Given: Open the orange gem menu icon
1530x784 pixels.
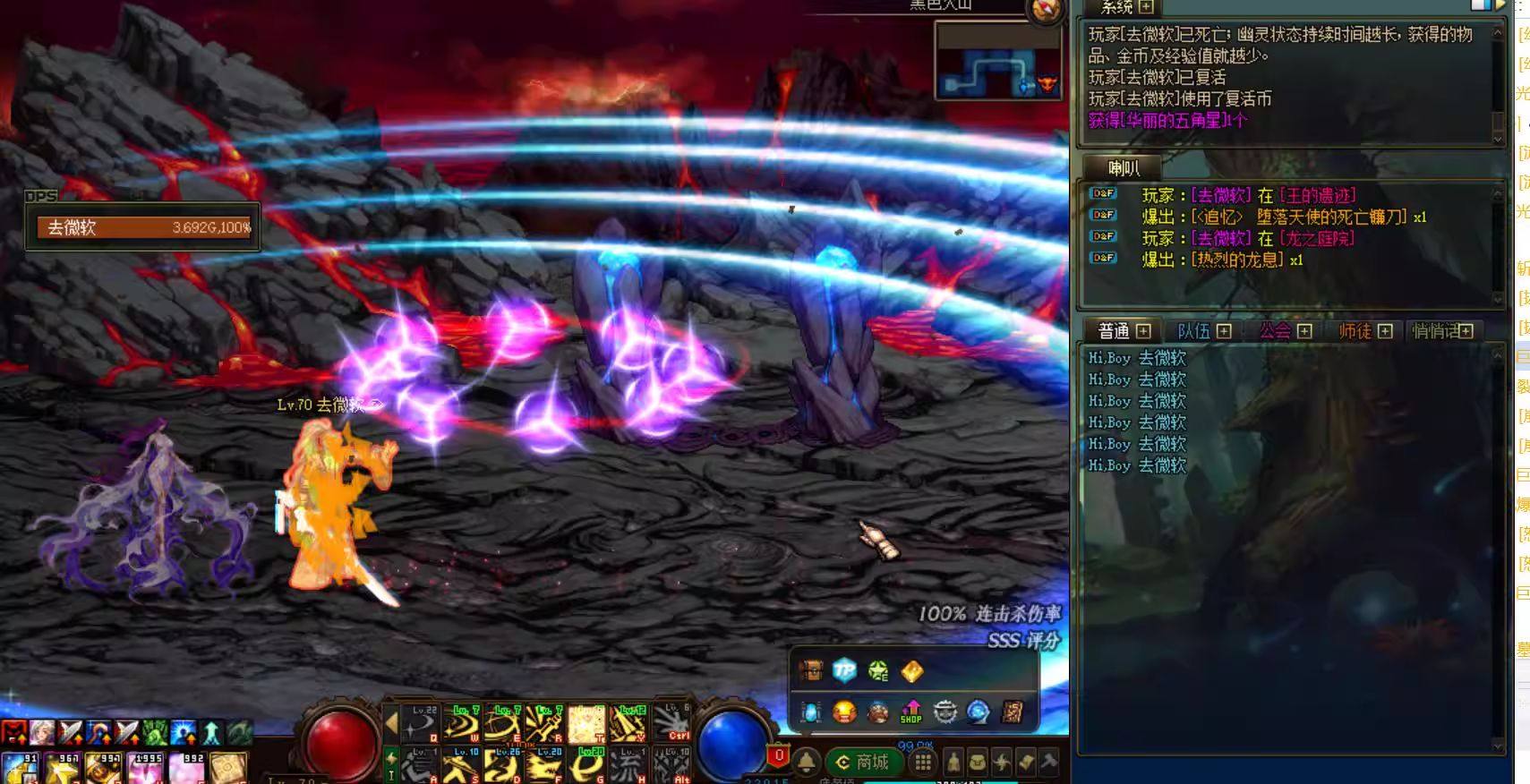Looking at the screenshot, I should click(x=911, y=670).
